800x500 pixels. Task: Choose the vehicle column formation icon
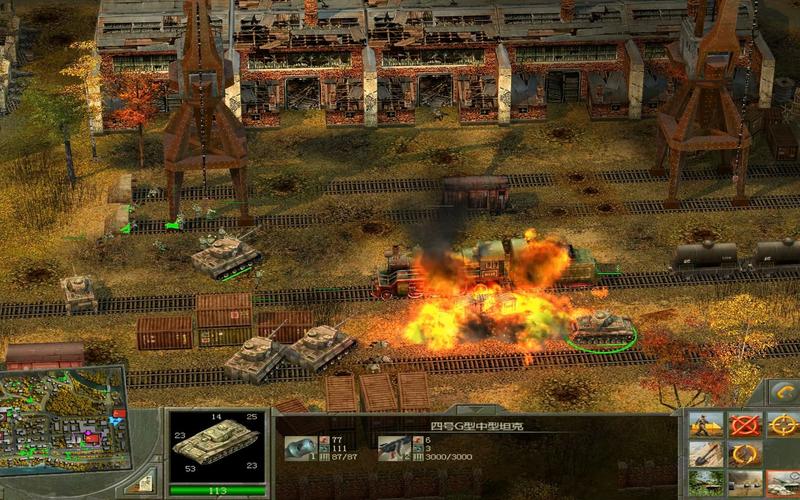pos(744,484)
